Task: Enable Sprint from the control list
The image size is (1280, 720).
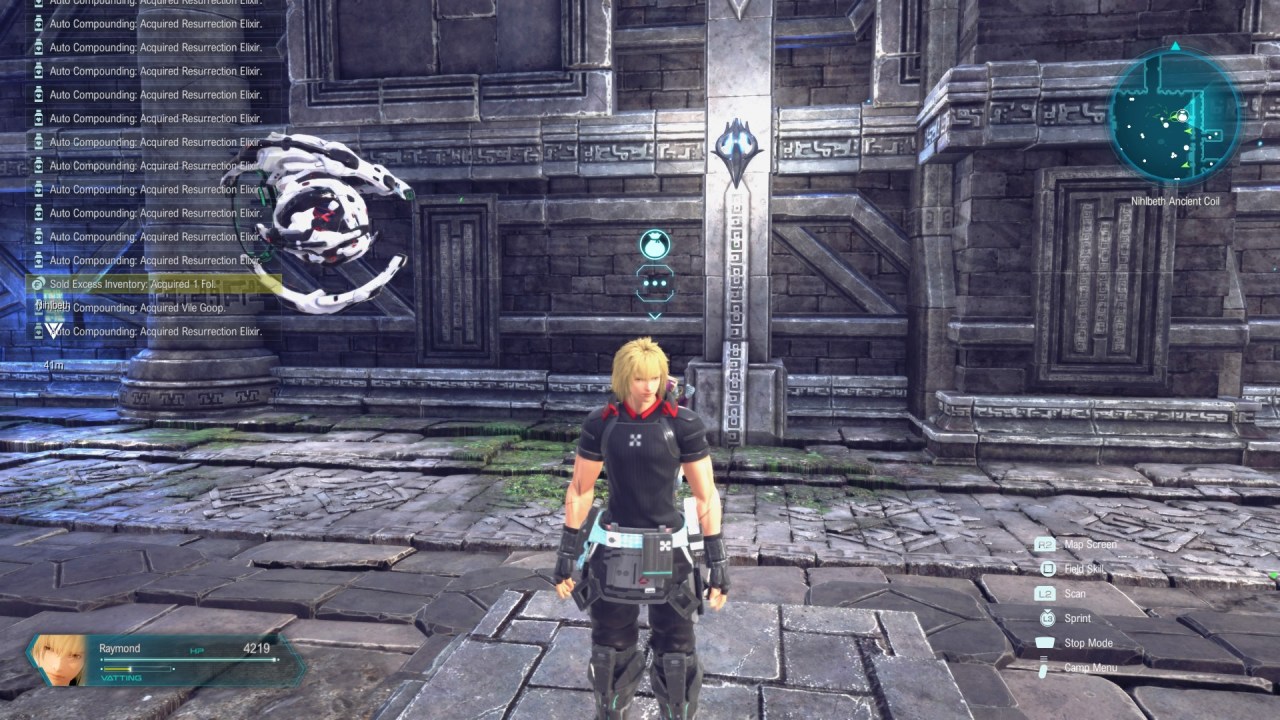Action: (1076, 617)
